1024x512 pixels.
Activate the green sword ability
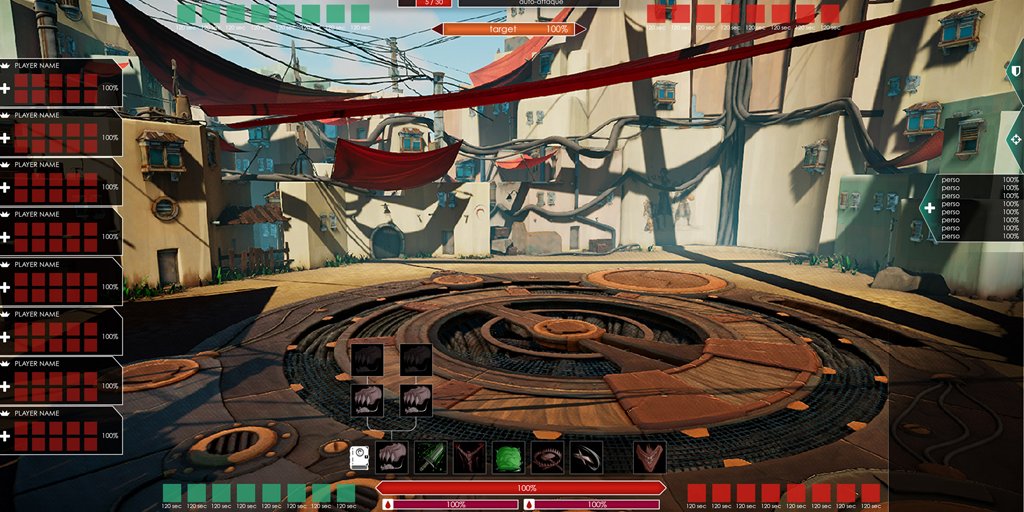point(430,458)
